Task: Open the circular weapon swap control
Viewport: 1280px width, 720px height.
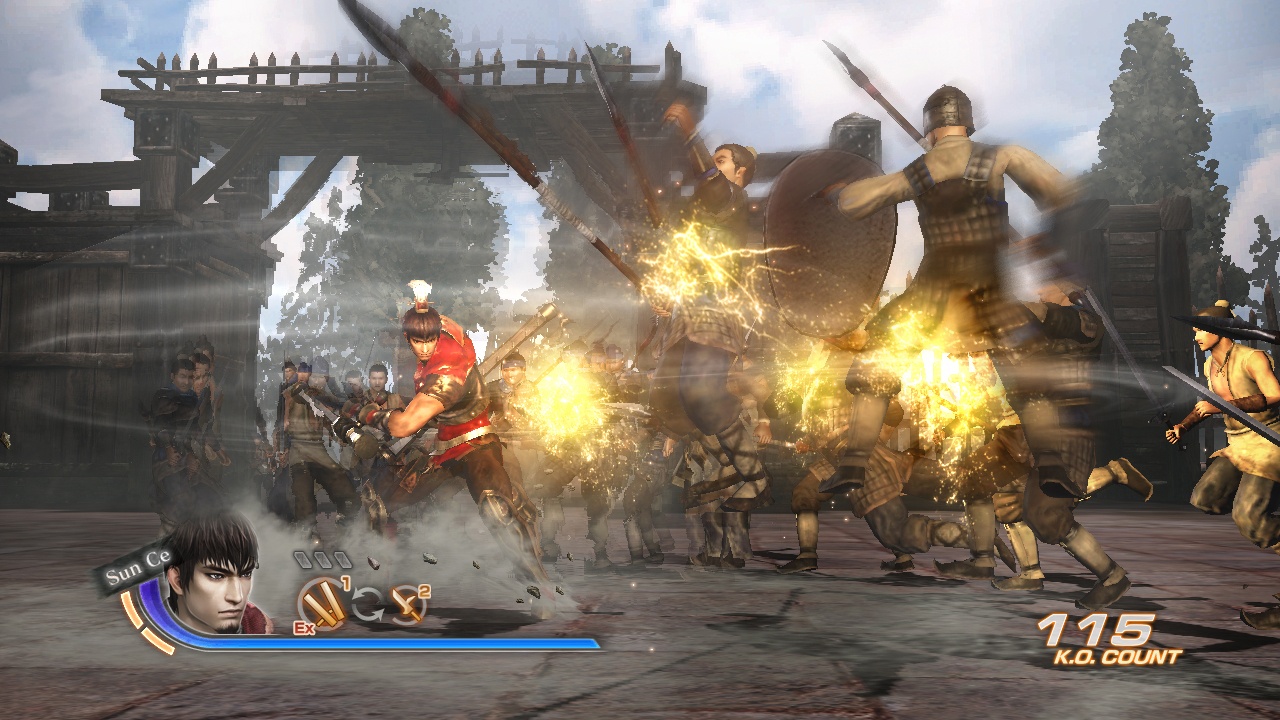Action: [x=368, y=603]
